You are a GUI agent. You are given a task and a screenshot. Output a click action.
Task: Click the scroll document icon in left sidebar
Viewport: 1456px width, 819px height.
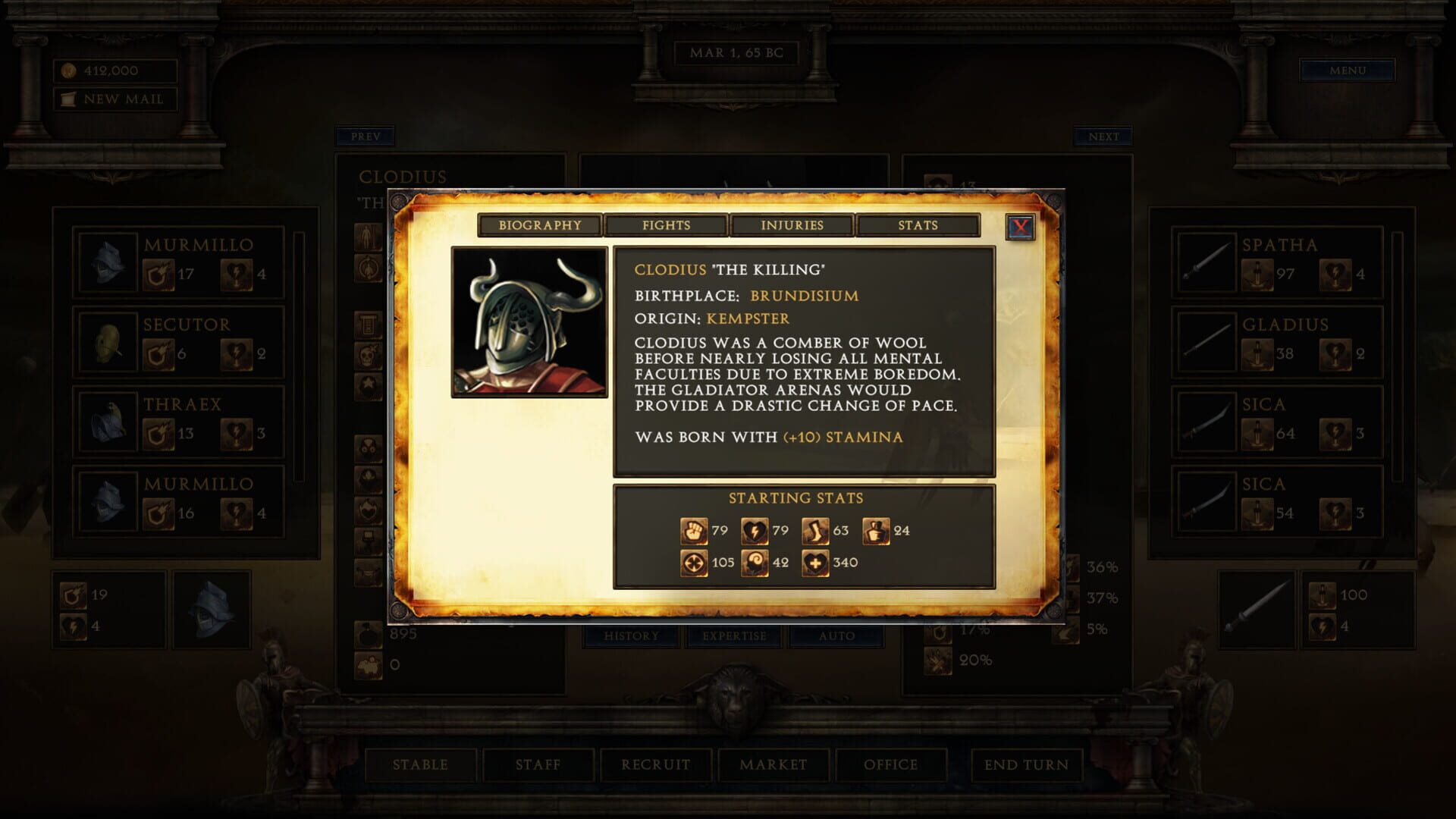click(x=369, y=324)
